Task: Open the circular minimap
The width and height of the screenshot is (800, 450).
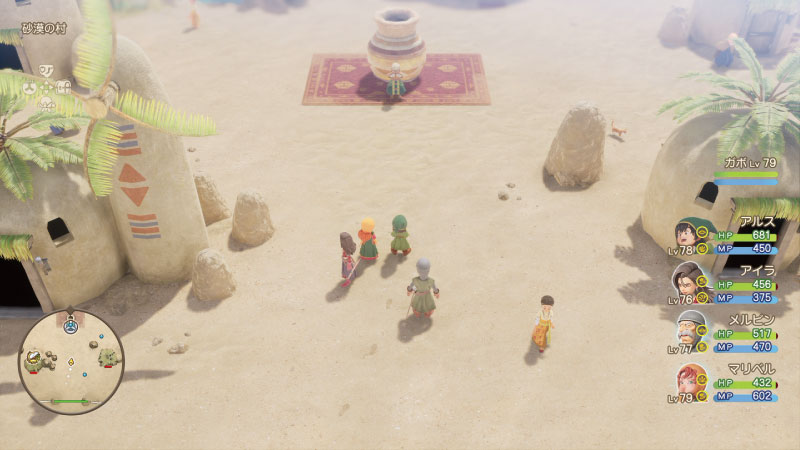Action: pyautogui.click(x=70, y=361)
